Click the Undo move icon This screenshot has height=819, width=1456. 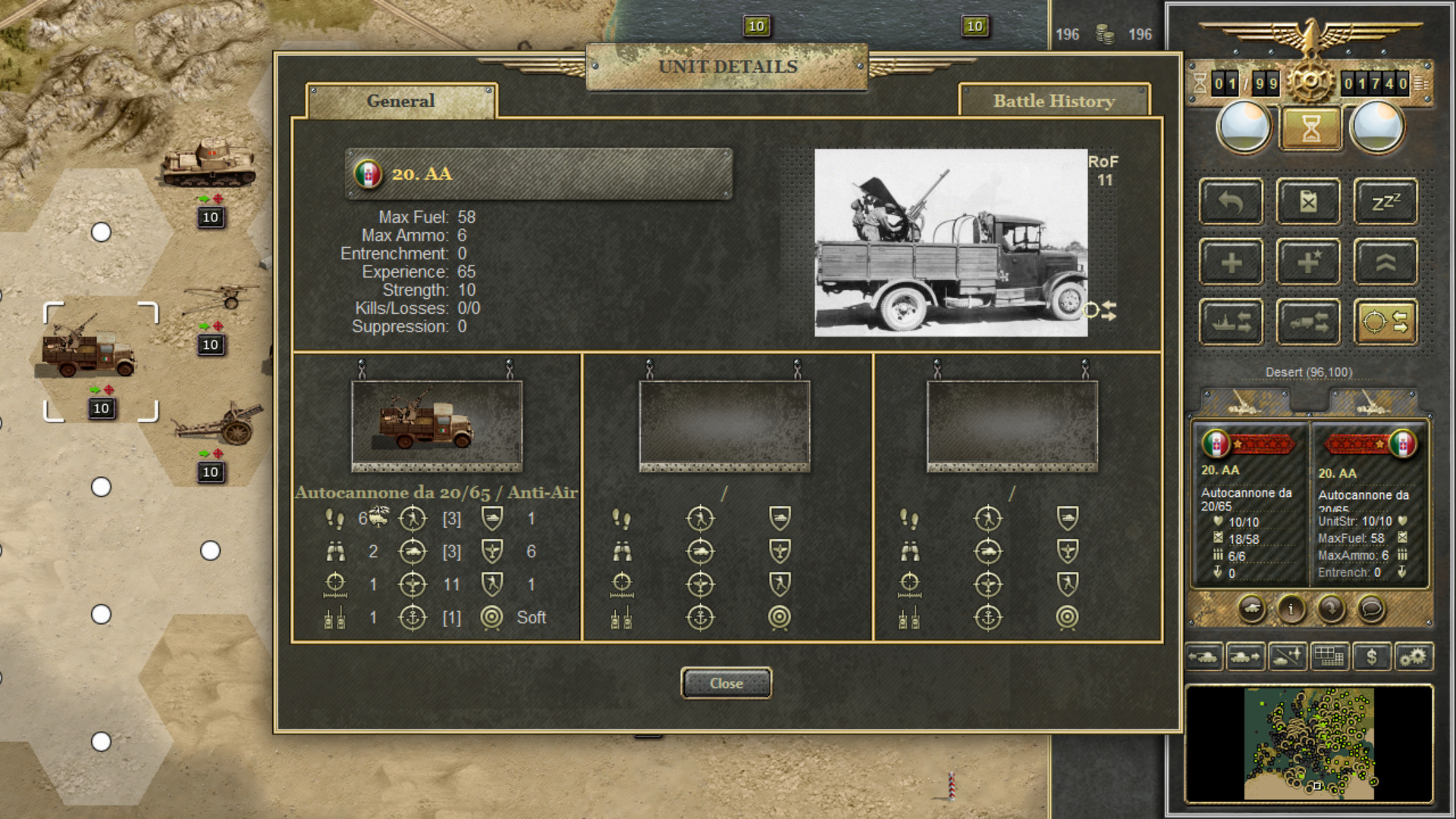pos(1230,202)
